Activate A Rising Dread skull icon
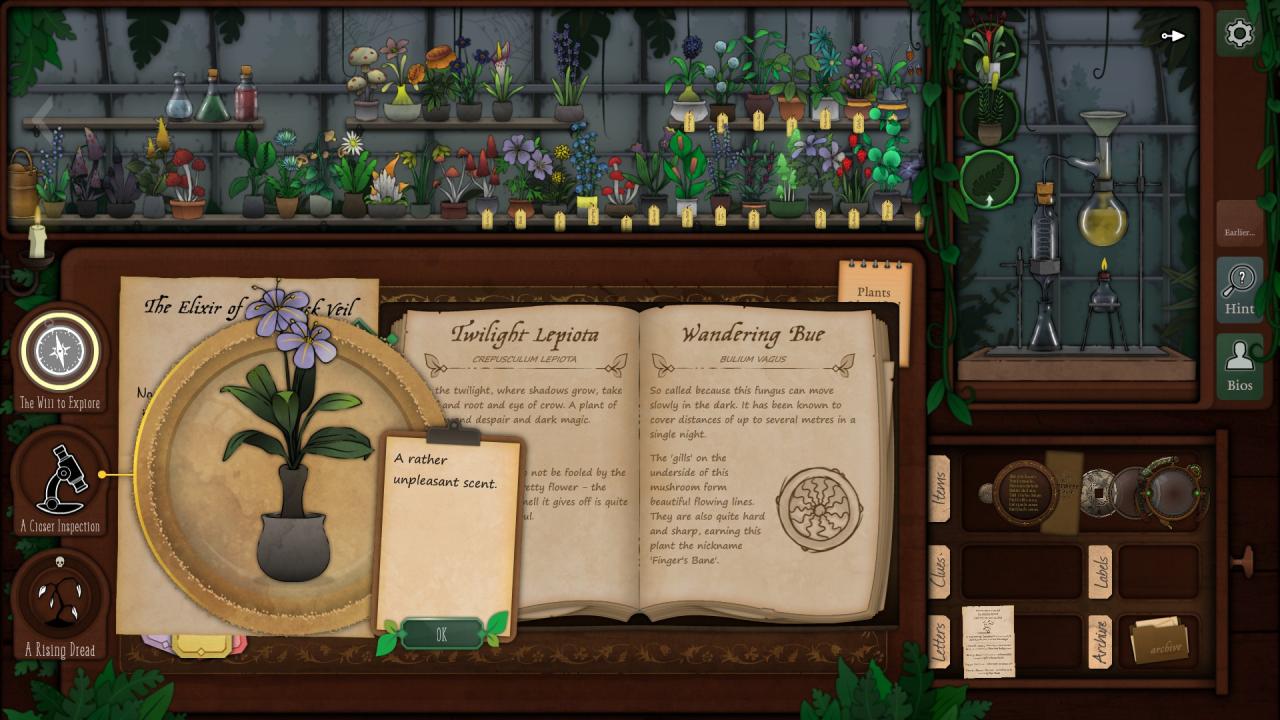Viewport: 1280px width, 720px height. 60,598
